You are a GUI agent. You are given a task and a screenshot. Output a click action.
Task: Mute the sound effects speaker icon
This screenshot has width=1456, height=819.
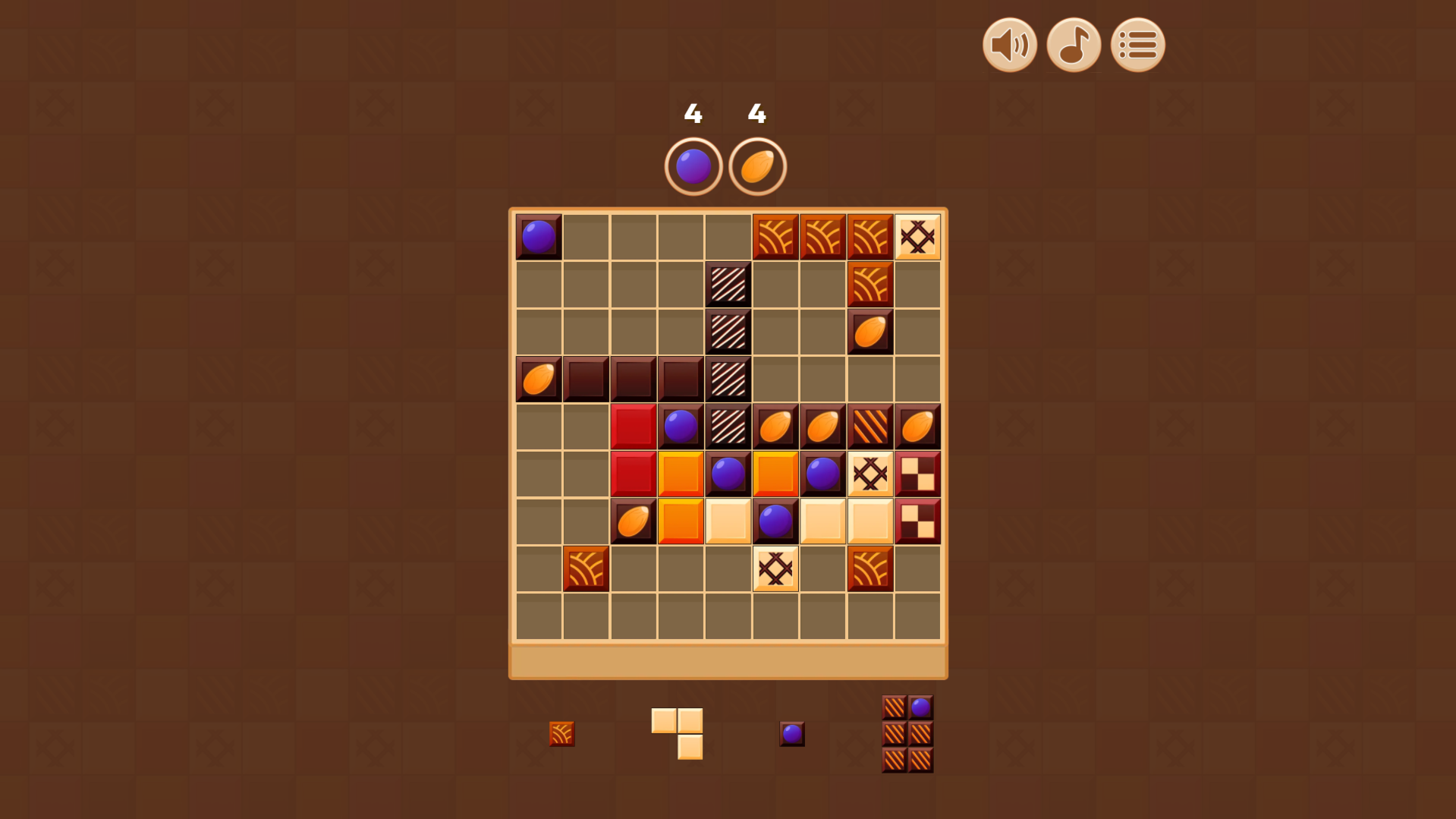pos(1009,45)
